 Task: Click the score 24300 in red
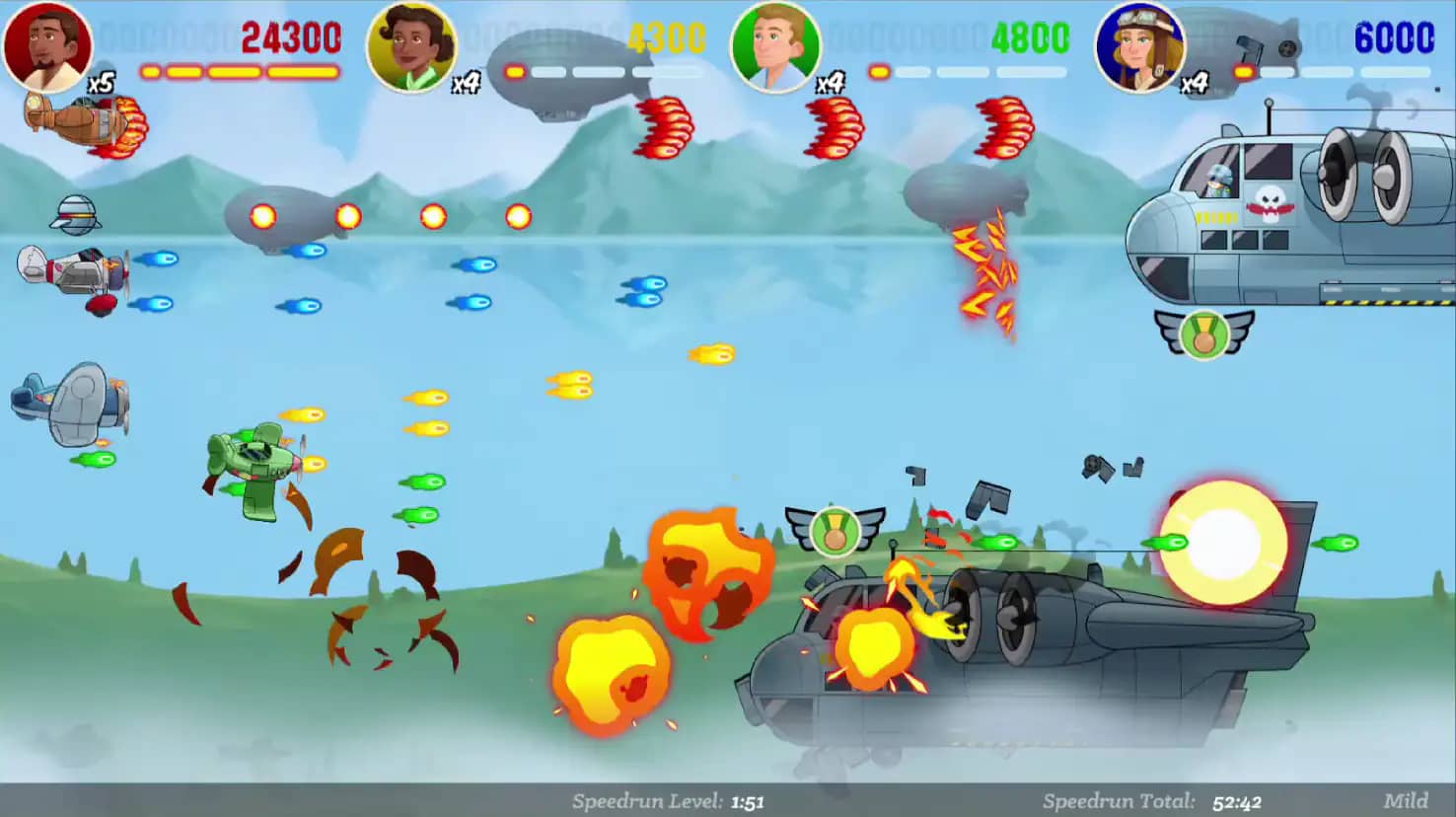[x=289, y=37]
